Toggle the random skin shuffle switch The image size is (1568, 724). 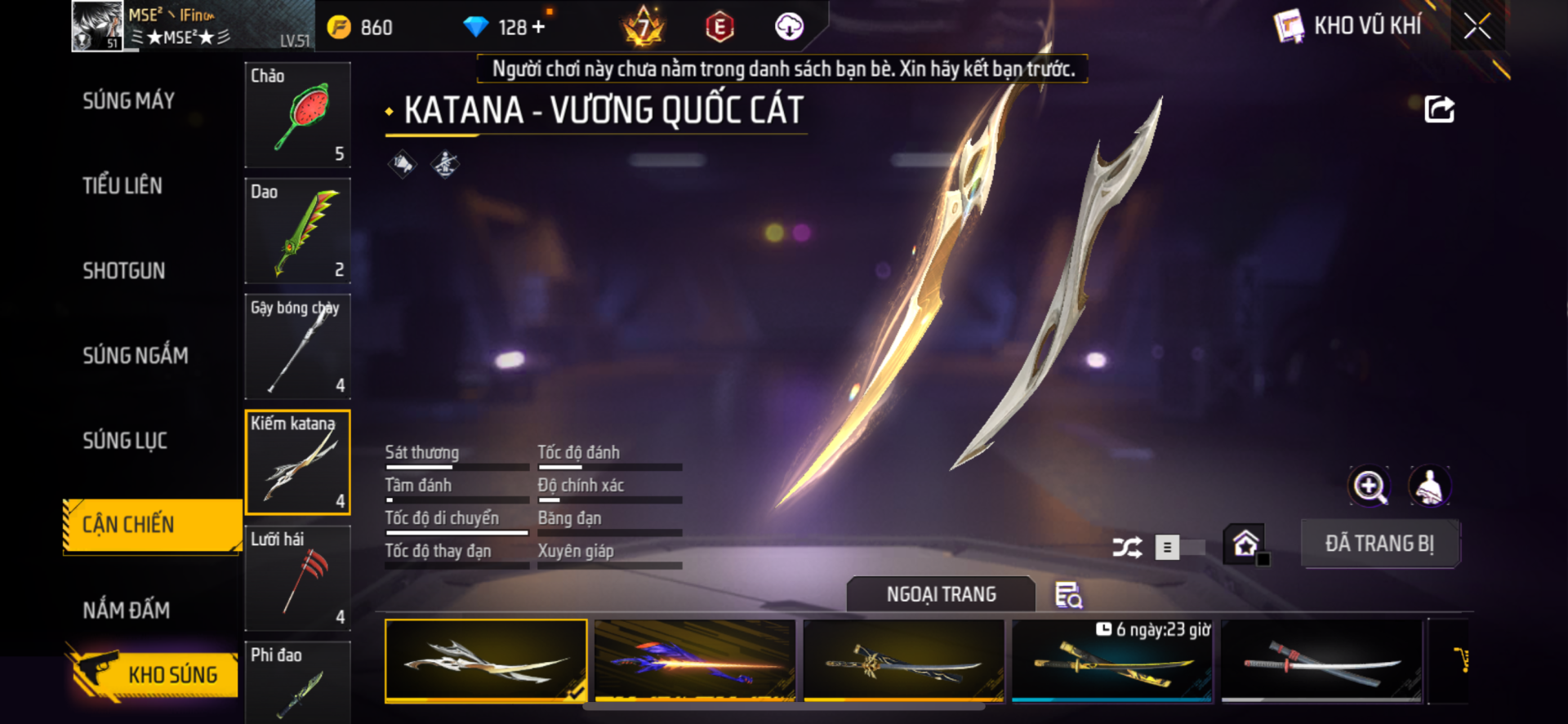1179,548
